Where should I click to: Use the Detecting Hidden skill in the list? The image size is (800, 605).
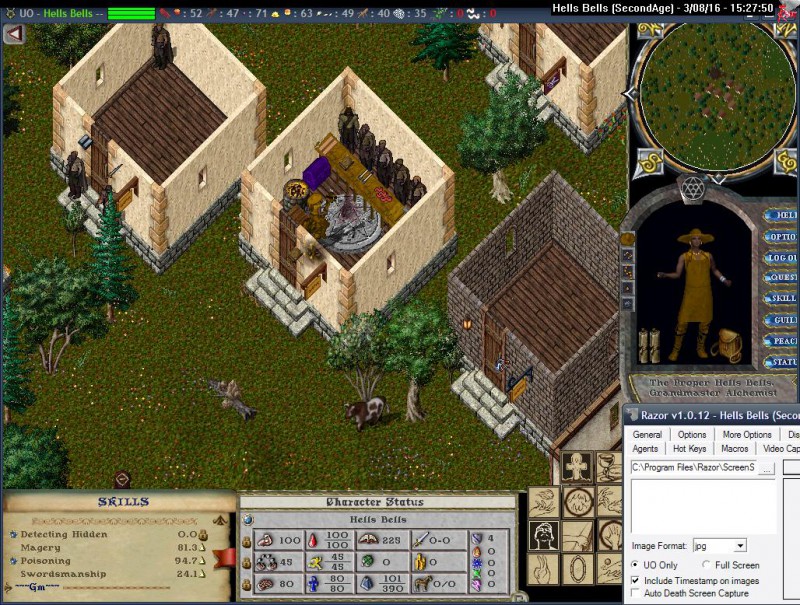[x=64, y=534]
